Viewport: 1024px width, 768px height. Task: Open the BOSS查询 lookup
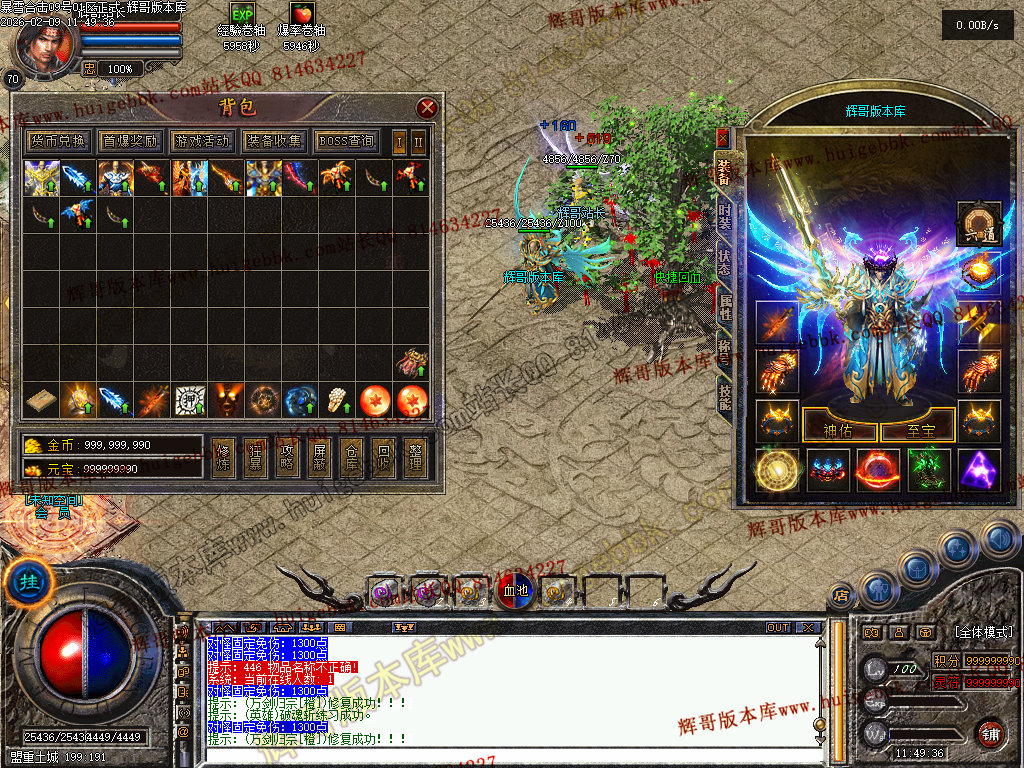(347, 142)
